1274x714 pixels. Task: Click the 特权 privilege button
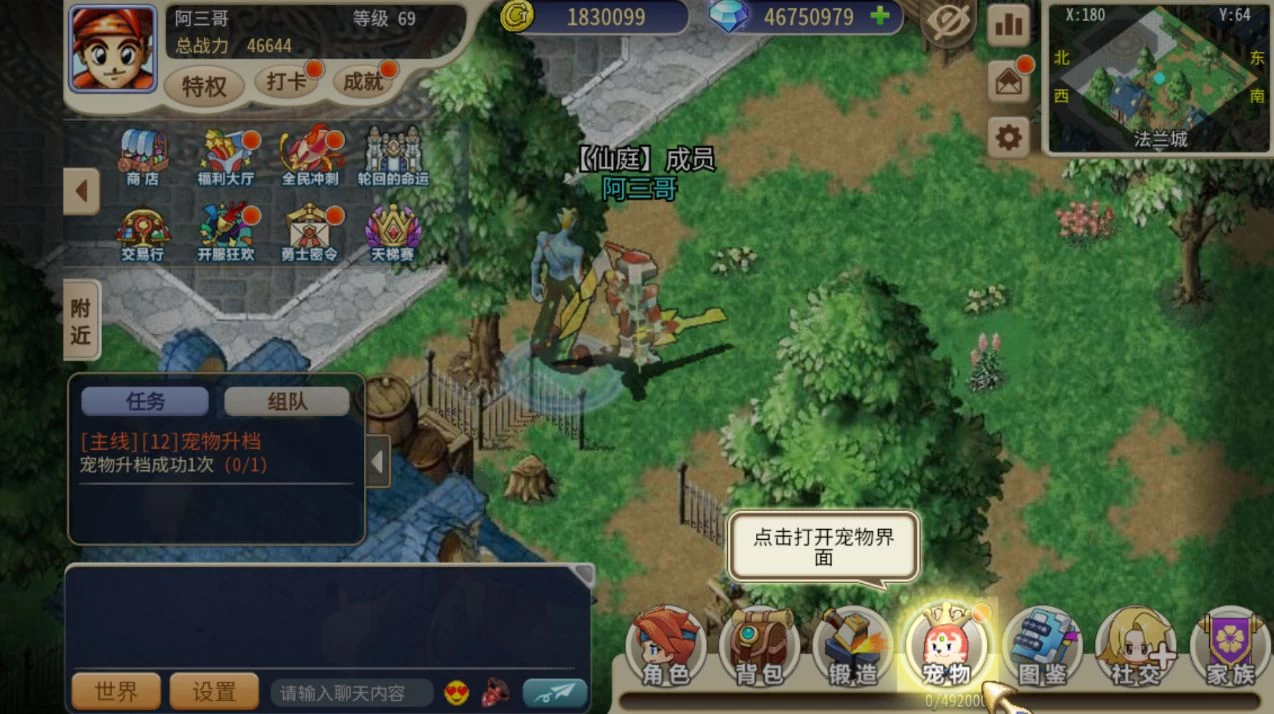click(204, 86)
